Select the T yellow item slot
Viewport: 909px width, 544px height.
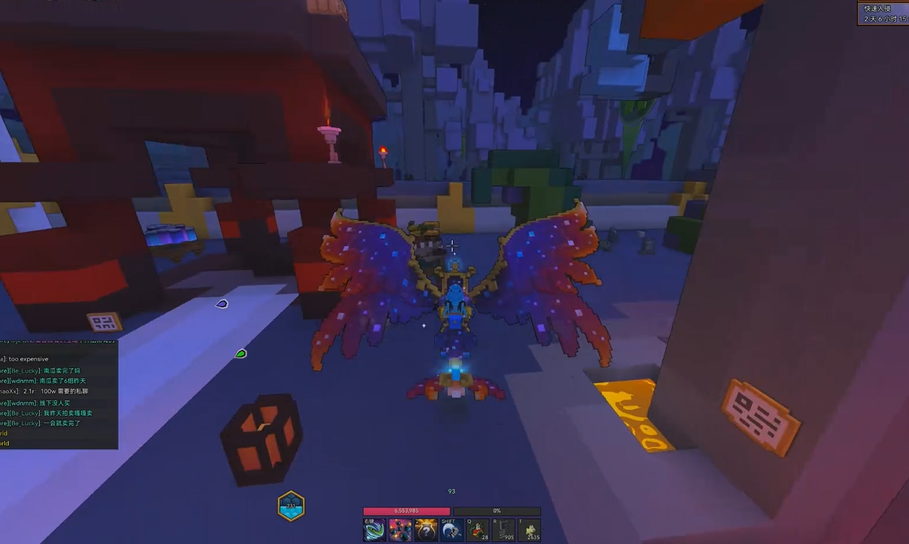click(x=530, y=529)
